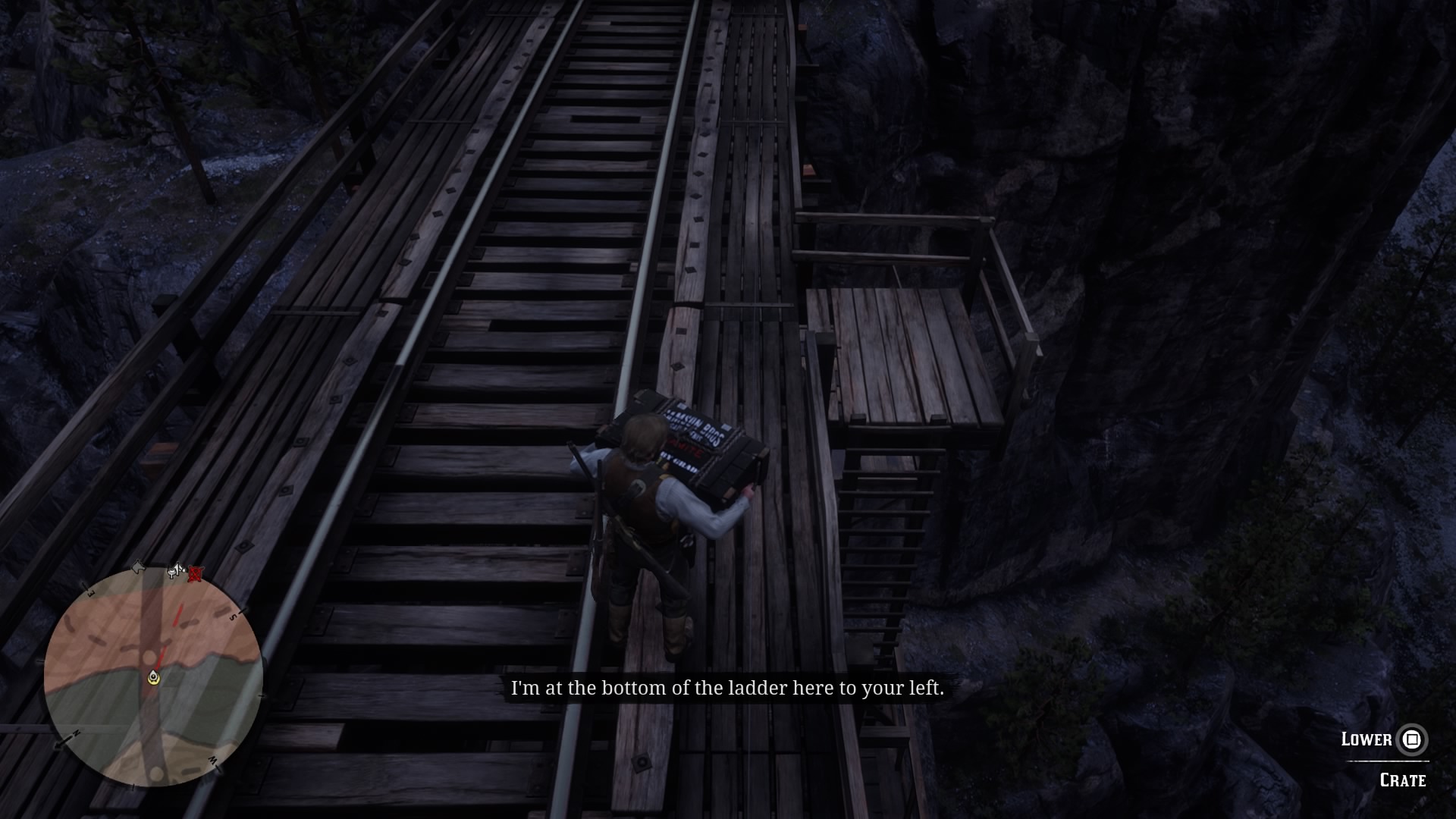Click the red X objective marker on minimap
Image resolution: width=1456 pixels, height=819 pixels.
click(x=195, y=574)
